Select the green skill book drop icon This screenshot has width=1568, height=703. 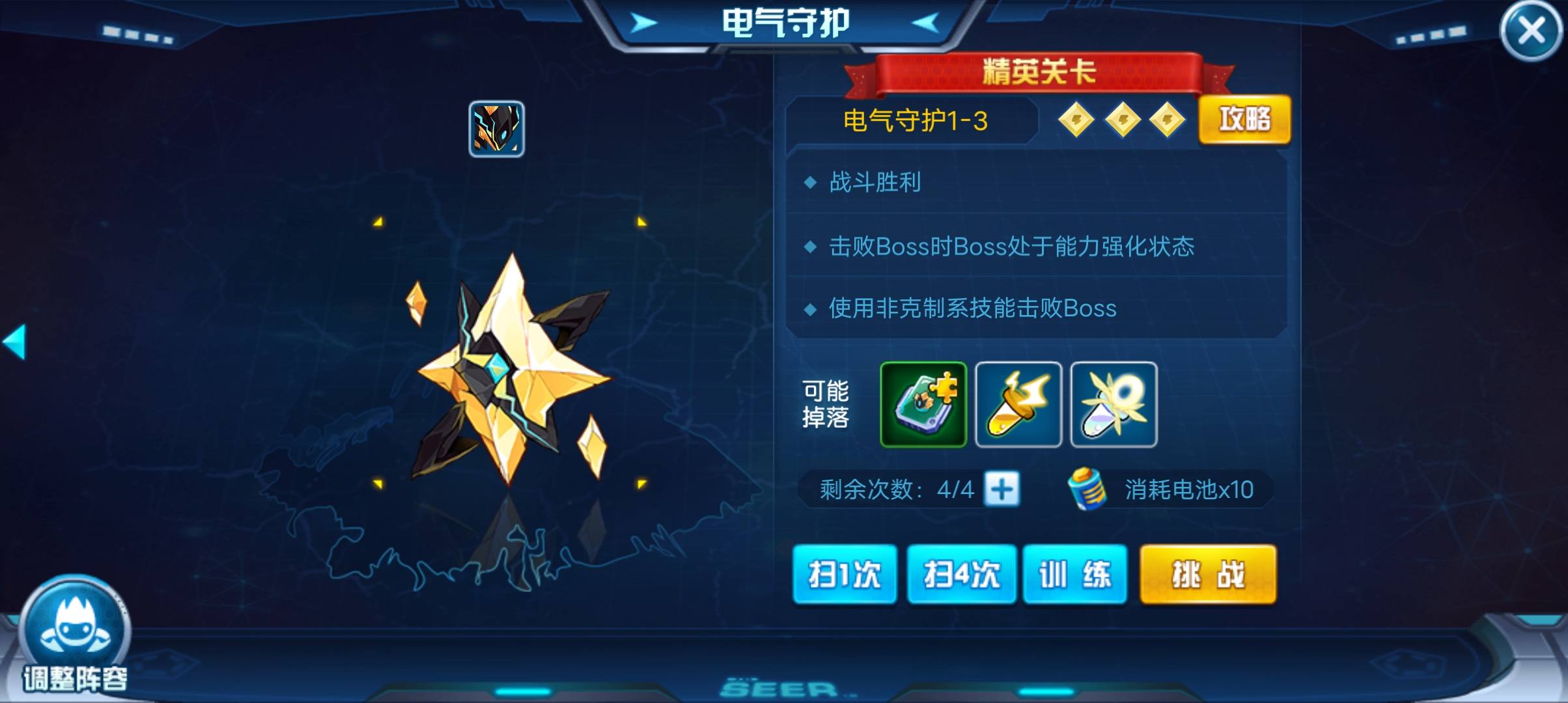click(923, 405)
